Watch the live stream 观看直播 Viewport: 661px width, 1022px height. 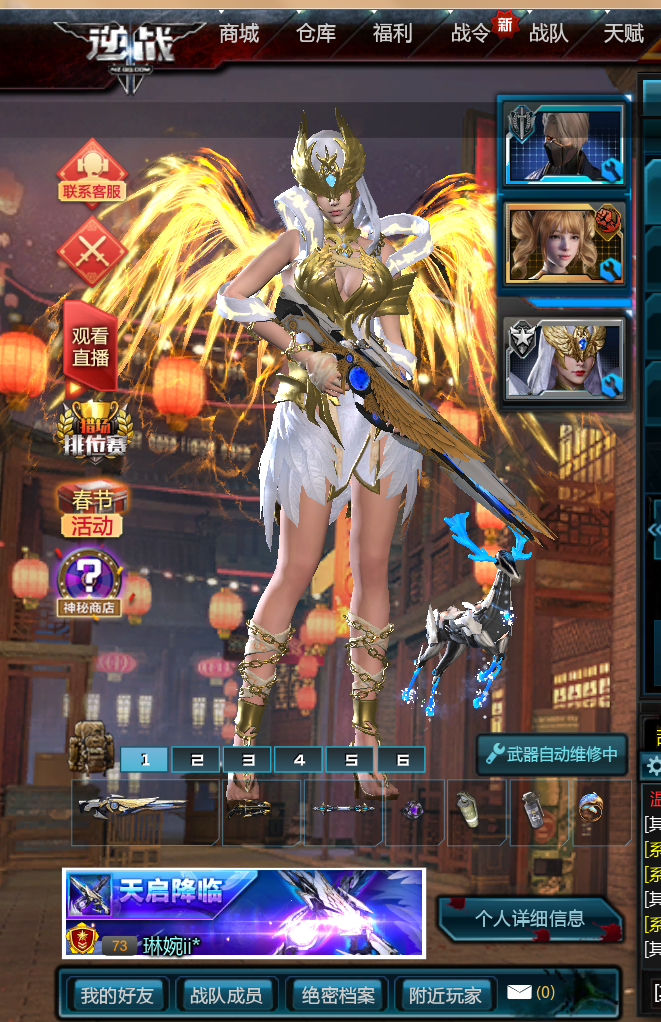coord(91,347)
